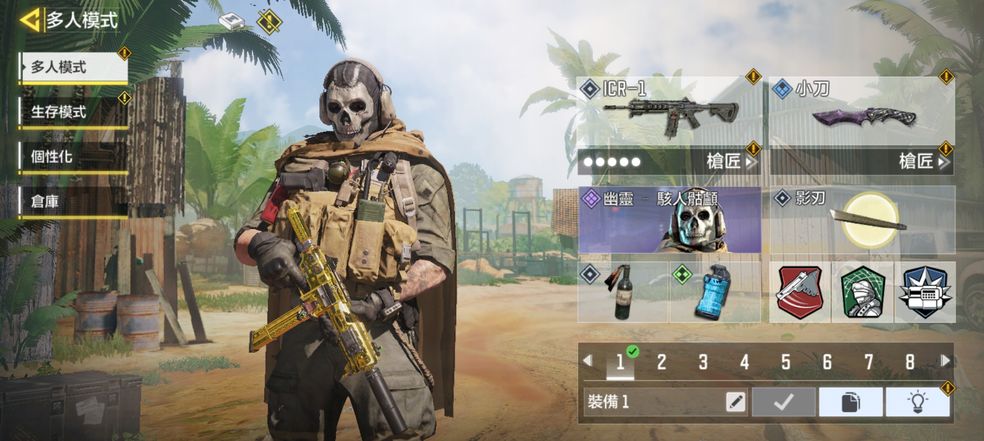
Task: Open the 個性化 tab
Action: (x=73, y=156)
